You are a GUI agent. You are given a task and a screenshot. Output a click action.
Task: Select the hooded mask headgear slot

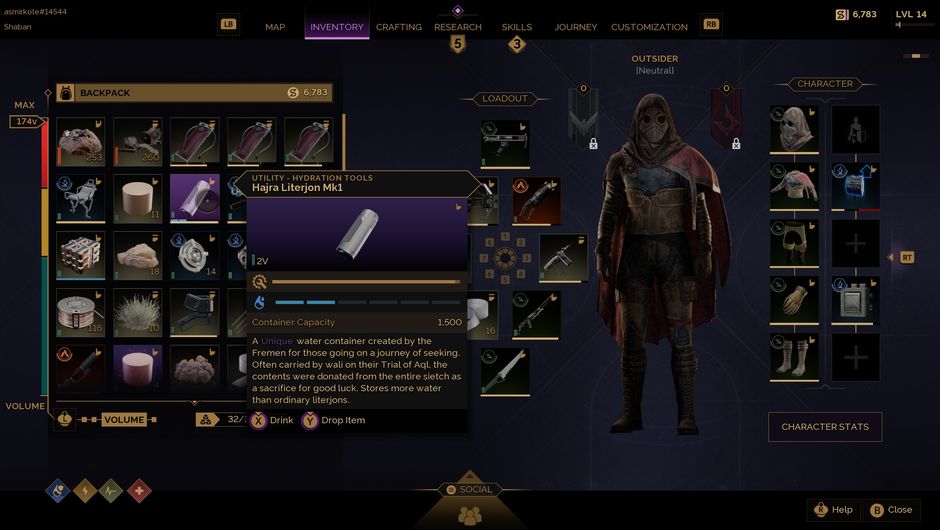[795, 129]
